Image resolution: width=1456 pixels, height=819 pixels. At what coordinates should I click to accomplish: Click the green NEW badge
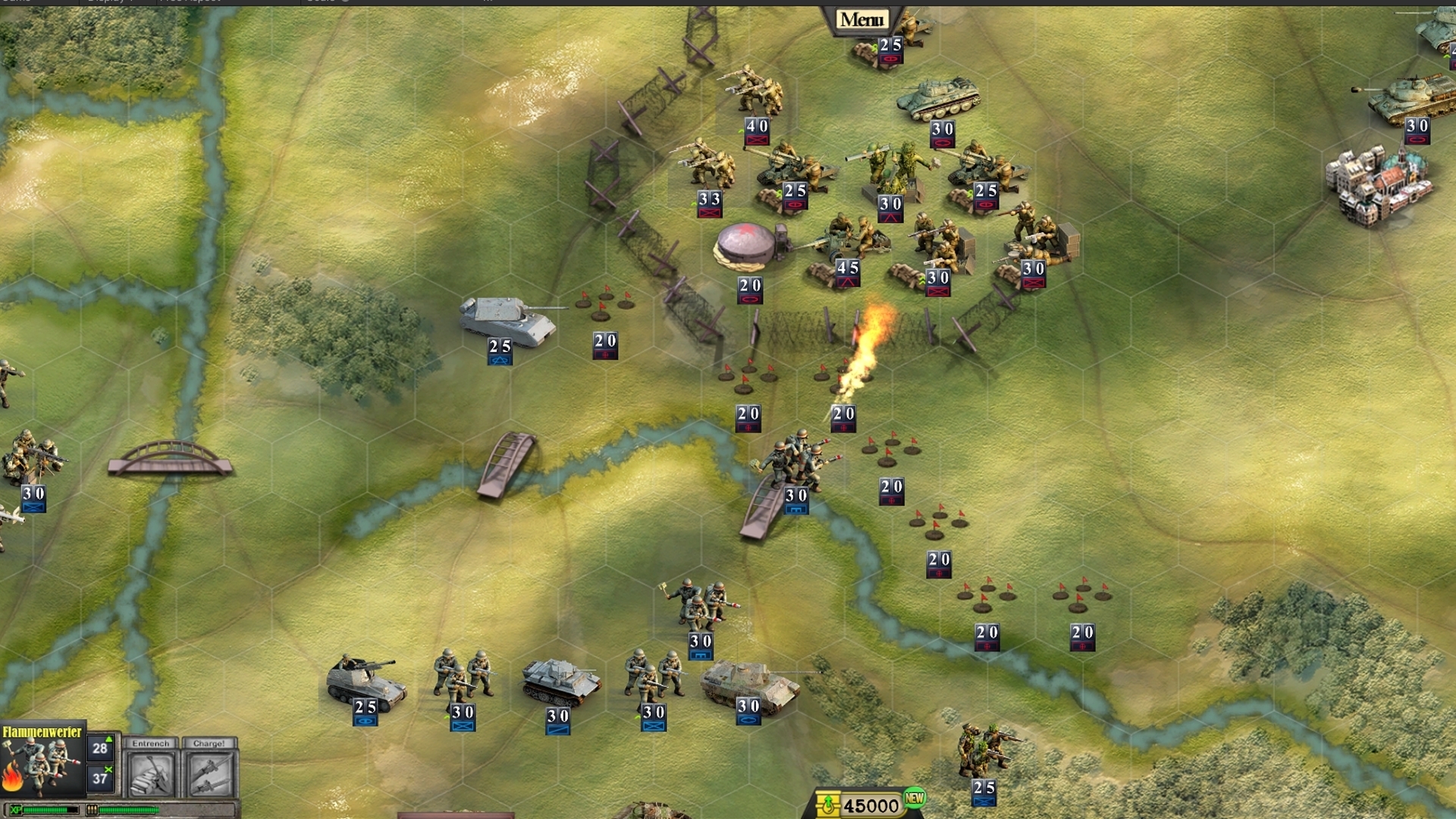click(915, 798)
